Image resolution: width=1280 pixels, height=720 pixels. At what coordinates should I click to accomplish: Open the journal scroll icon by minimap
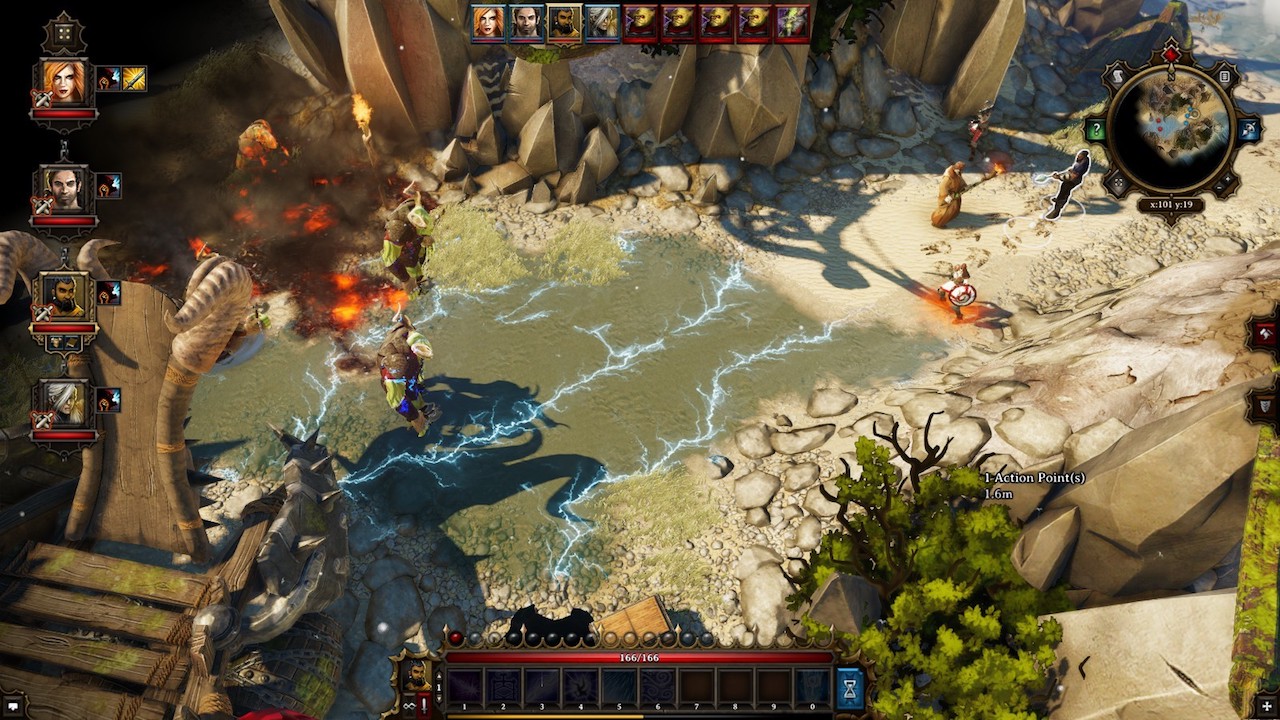[x=1120, y=76]
